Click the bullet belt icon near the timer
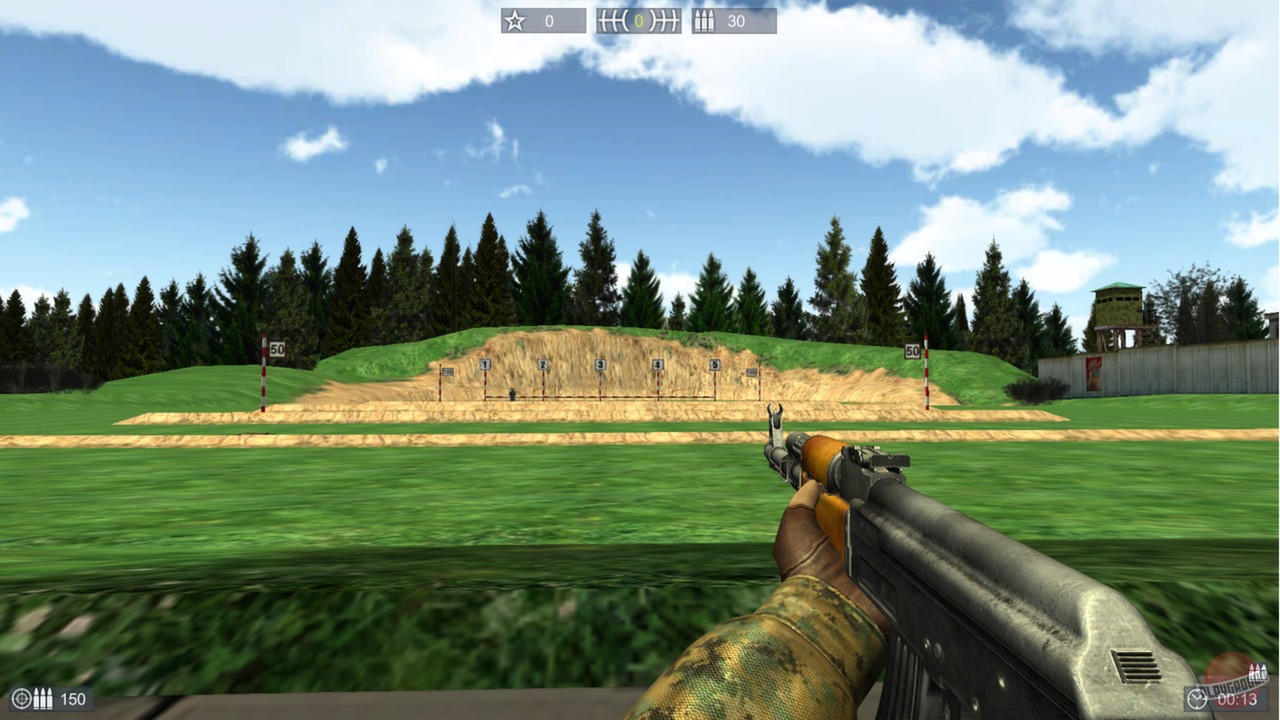 (1257, 671)
